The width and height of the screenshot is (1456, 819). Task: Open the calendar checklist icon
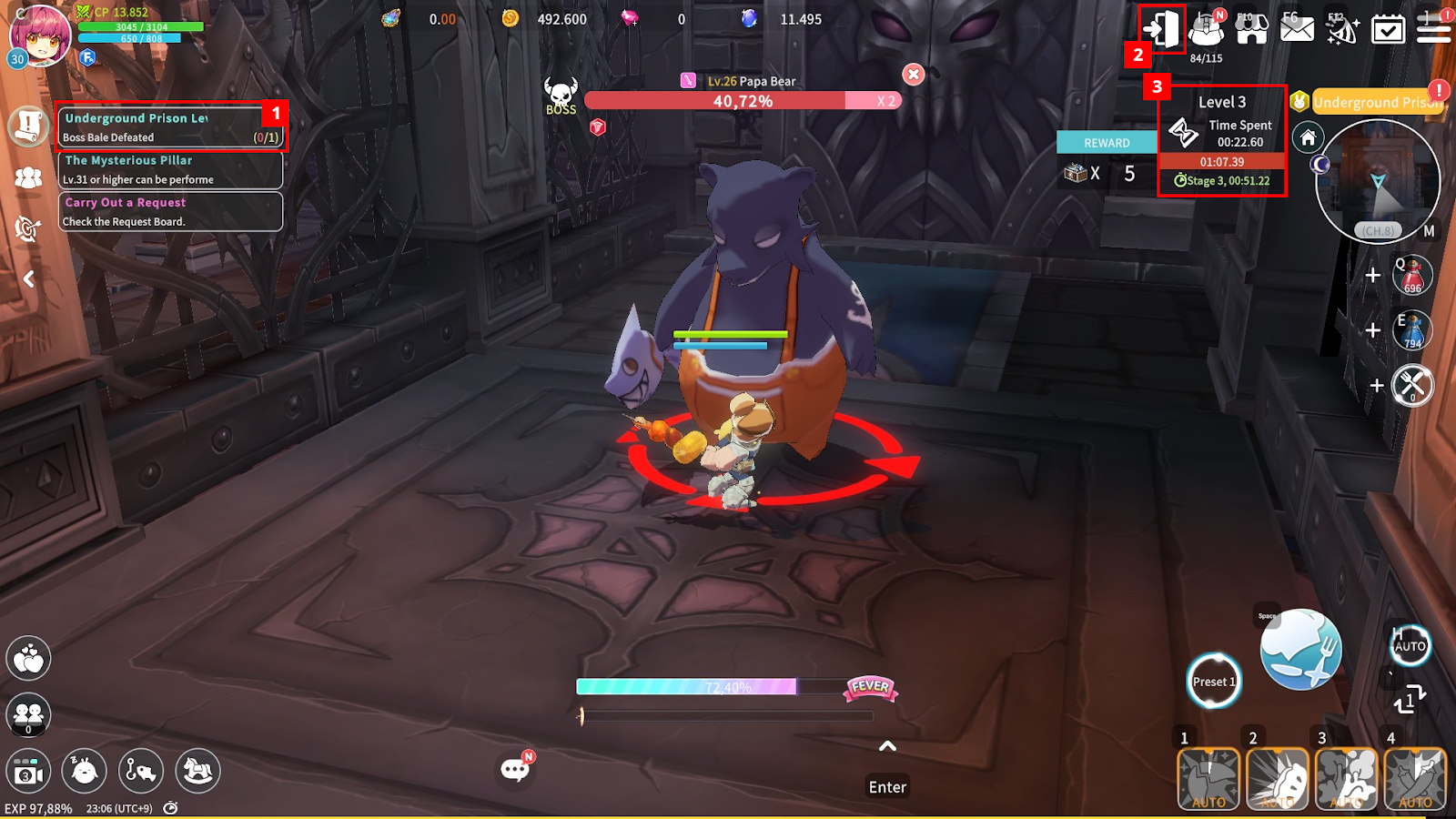tap(1388, 30)
